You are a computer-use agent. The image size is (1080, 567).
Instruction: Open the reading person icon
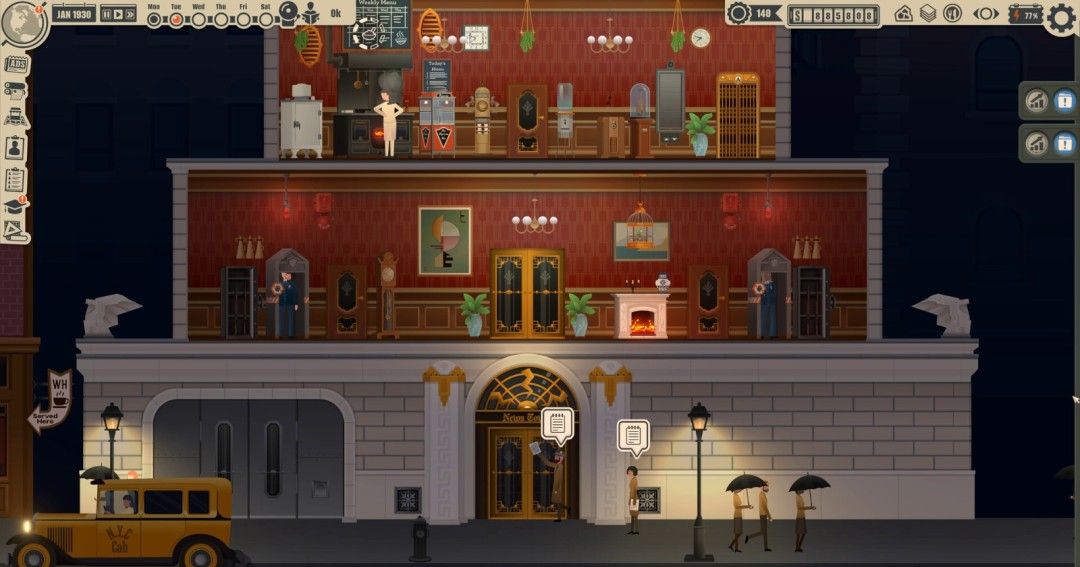point(310,14)
